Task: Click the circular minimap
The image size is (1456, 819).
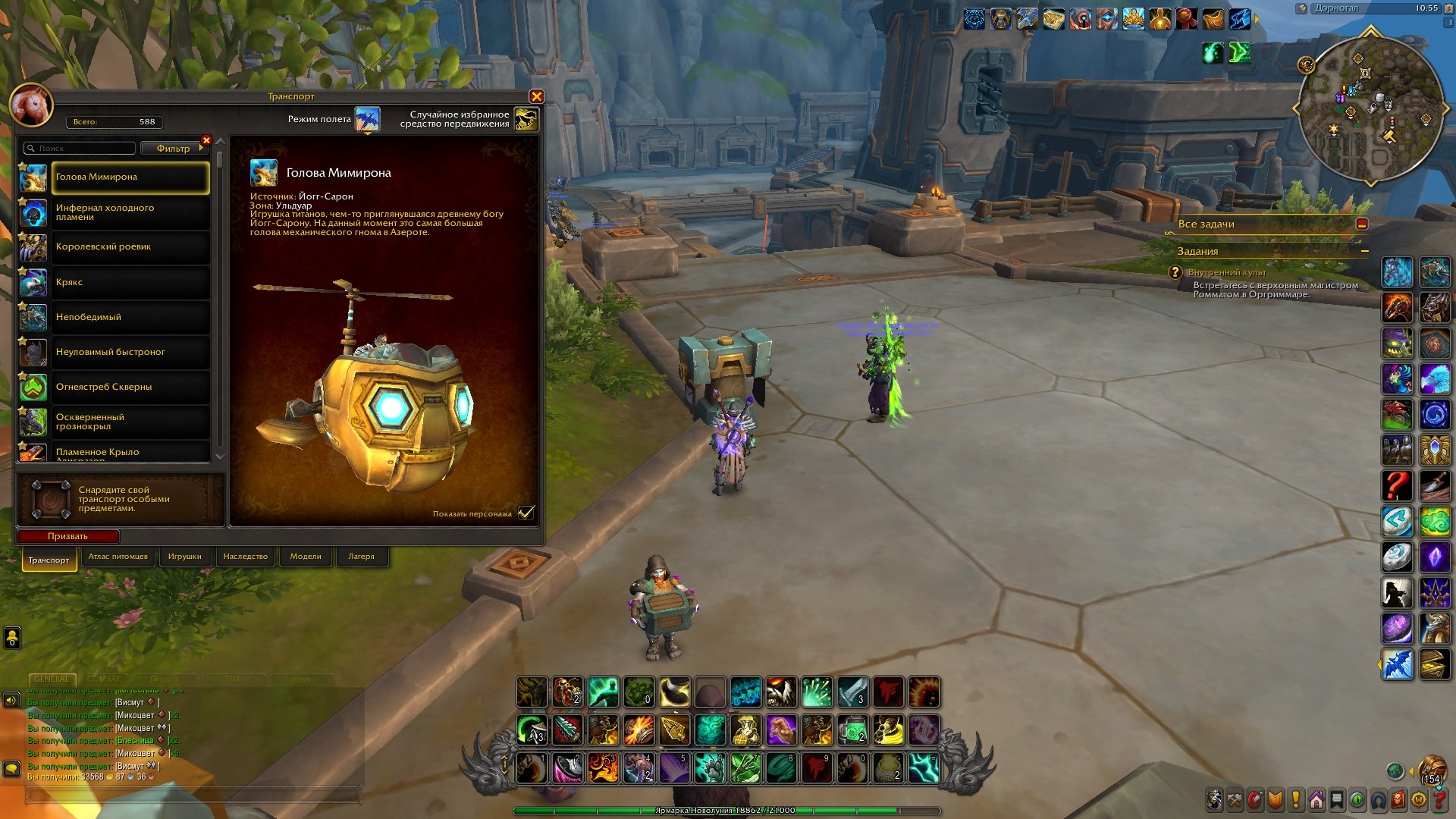Action: pyautogui.click(x=1370, y=110)
